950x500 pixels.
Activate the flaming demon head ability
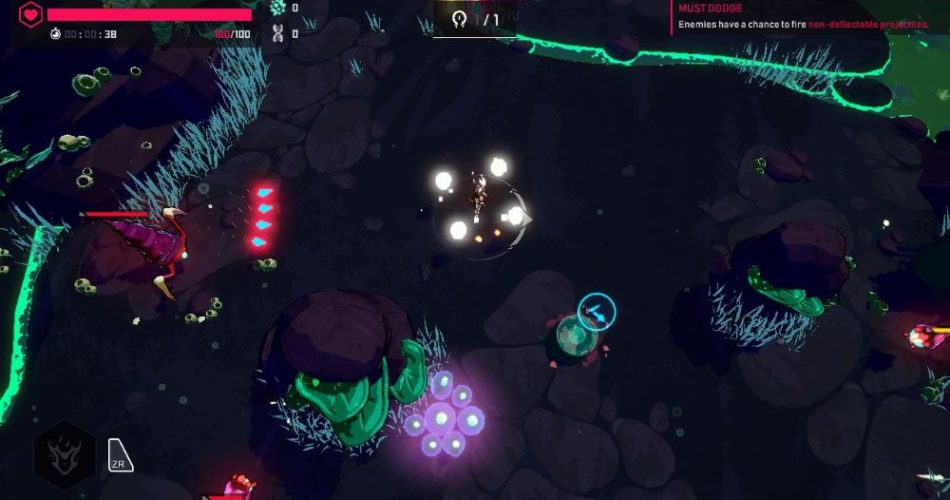65,455
